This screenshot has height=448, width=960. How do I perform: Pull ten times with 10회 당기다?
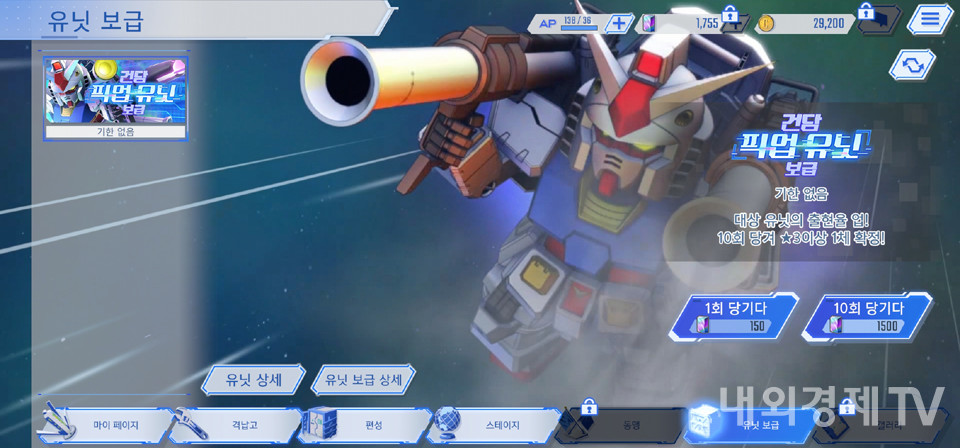[868, 316]
